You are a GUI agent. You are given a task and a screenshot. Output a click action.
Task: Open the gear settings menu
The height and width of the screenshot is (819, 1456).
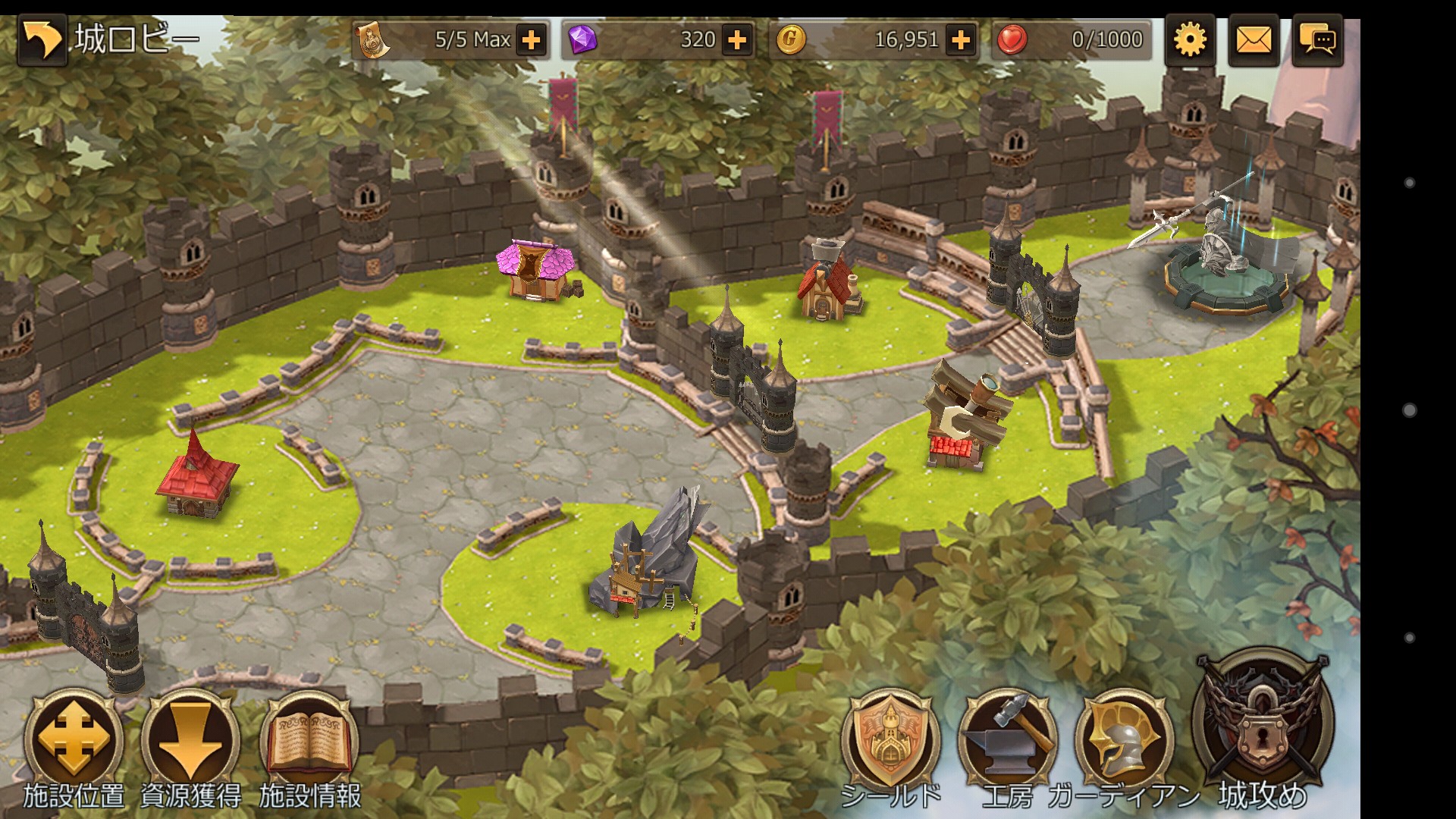pyautogui.click(x=1189, y=40)
